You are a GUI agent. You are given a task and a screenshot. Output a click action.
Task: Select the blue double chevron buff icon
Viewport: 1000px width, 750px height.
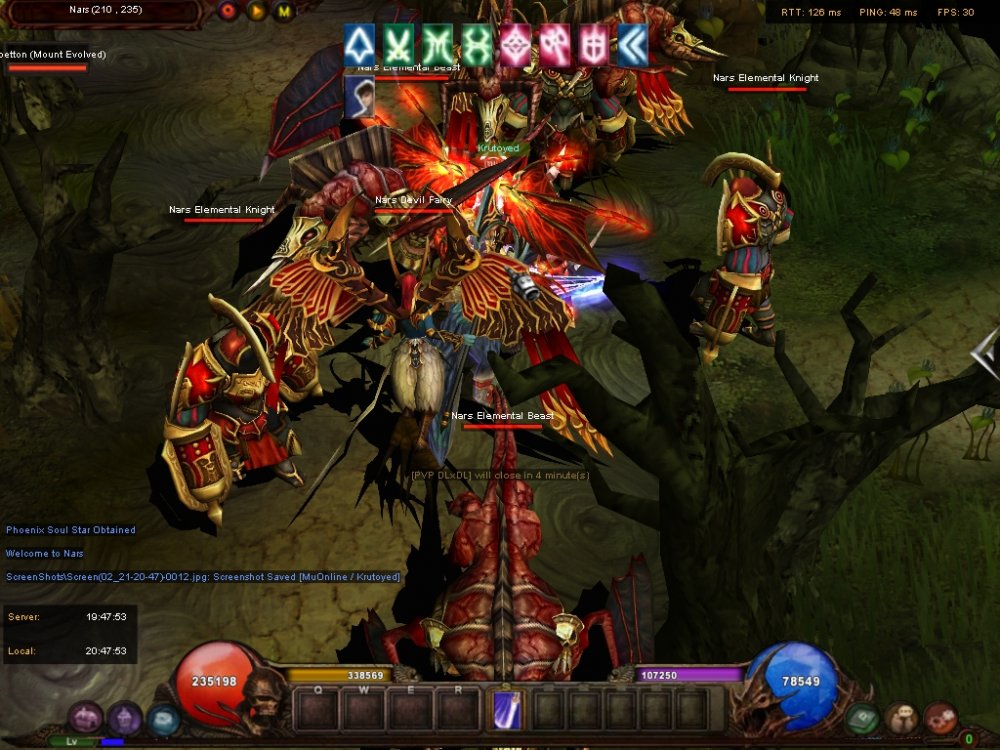(x=632, y=45)
